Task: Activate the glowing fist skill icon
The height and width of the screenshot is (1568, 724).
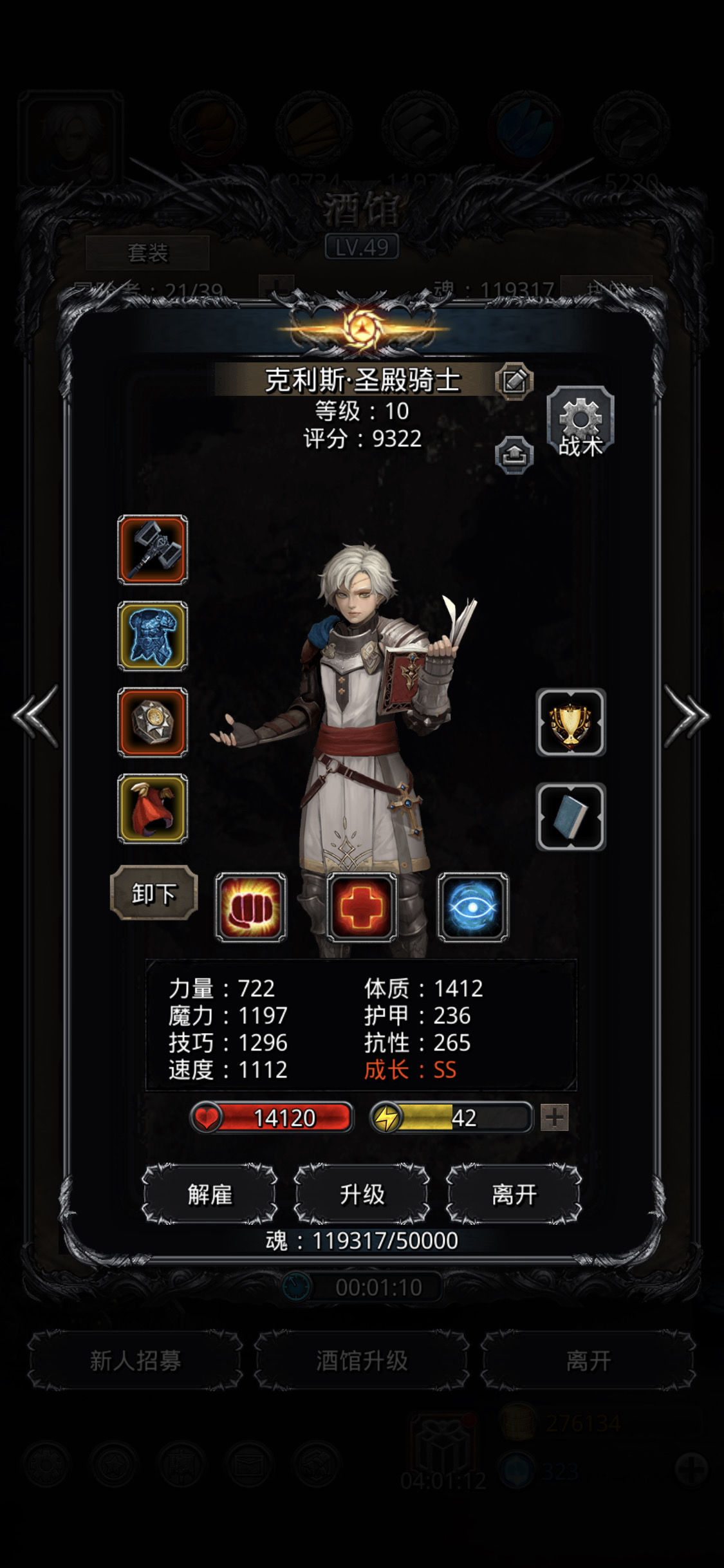Action: point(250,908)
